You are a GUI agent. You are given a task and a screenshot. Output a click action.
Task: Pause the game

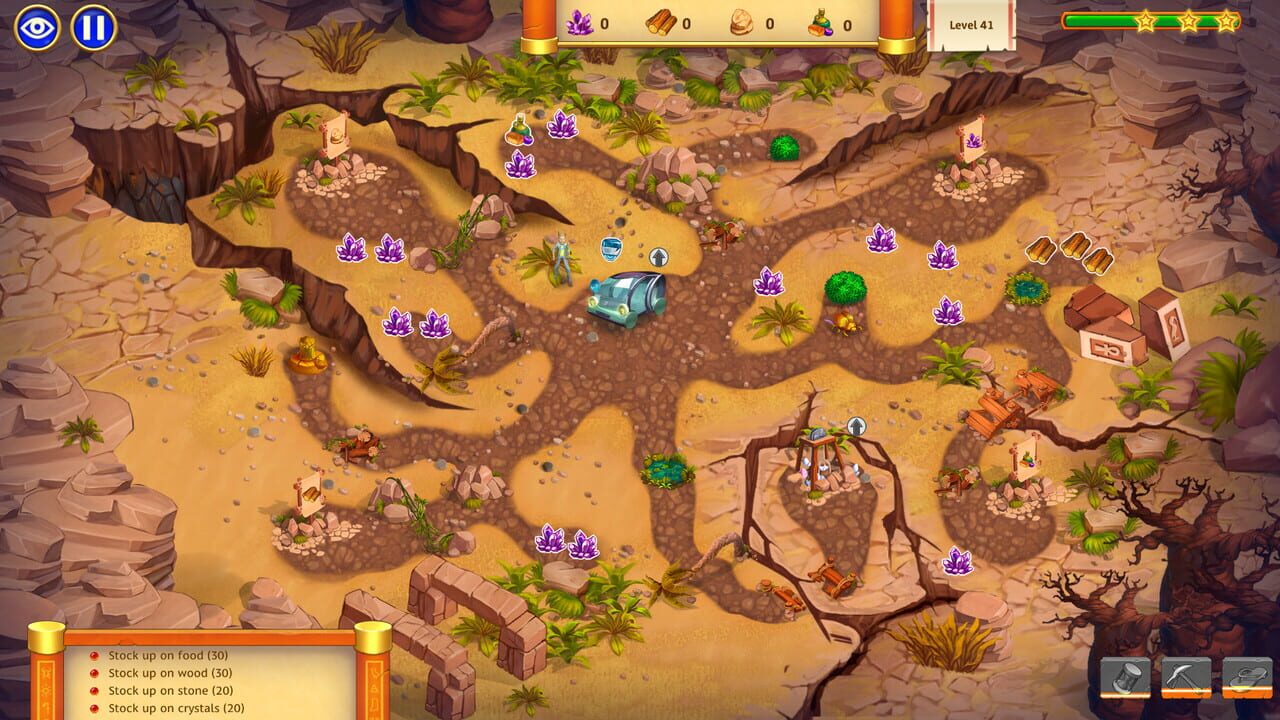93,27
